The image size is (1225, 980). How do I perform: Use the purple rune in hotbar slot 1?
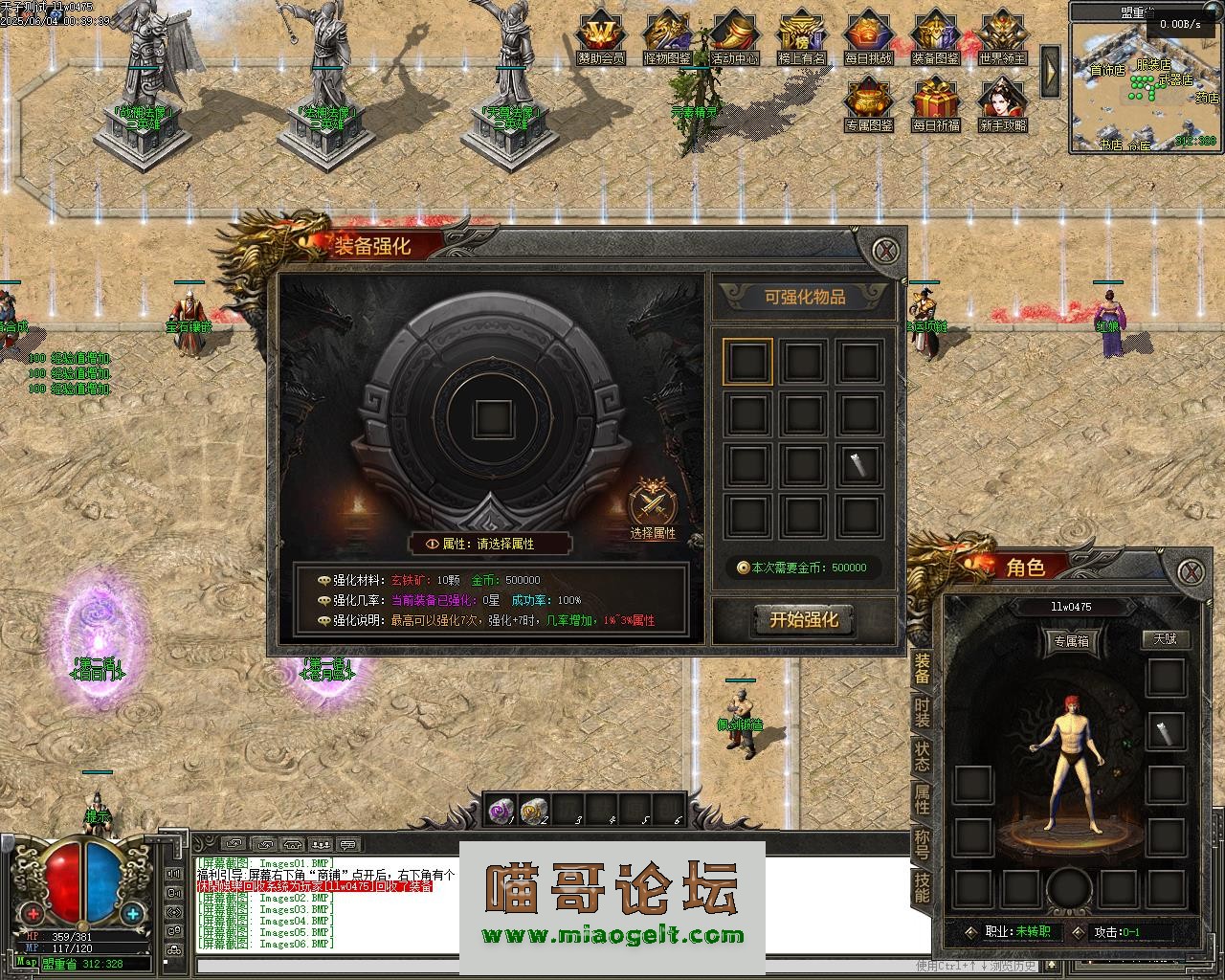pos(501,811)
